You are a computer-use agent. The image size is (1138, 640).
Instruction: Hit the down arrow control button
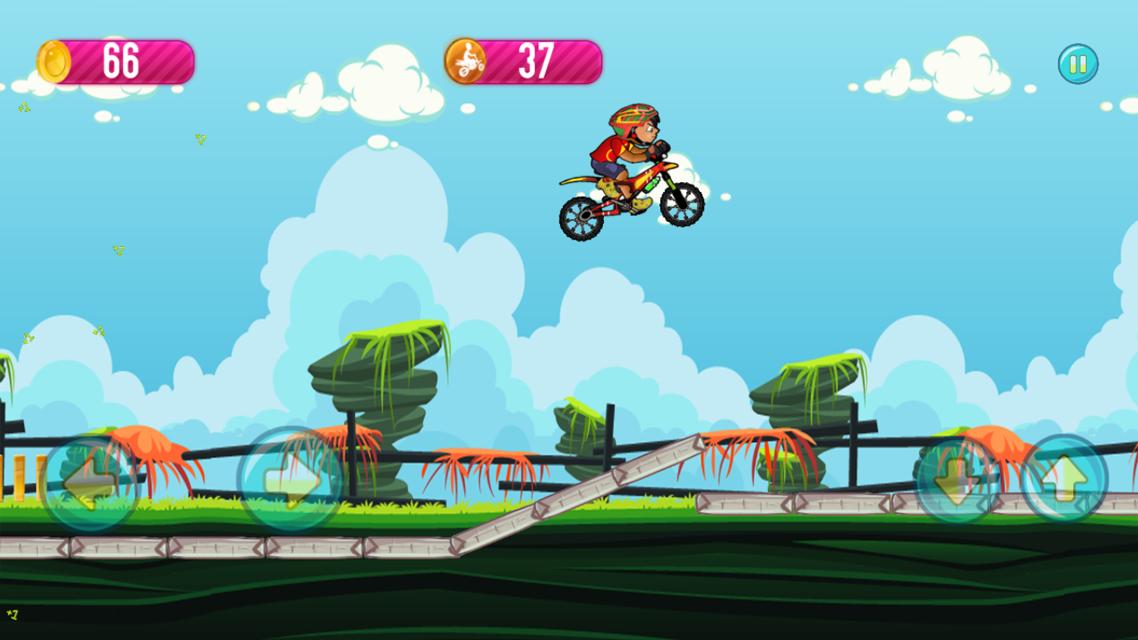(957, 481)
